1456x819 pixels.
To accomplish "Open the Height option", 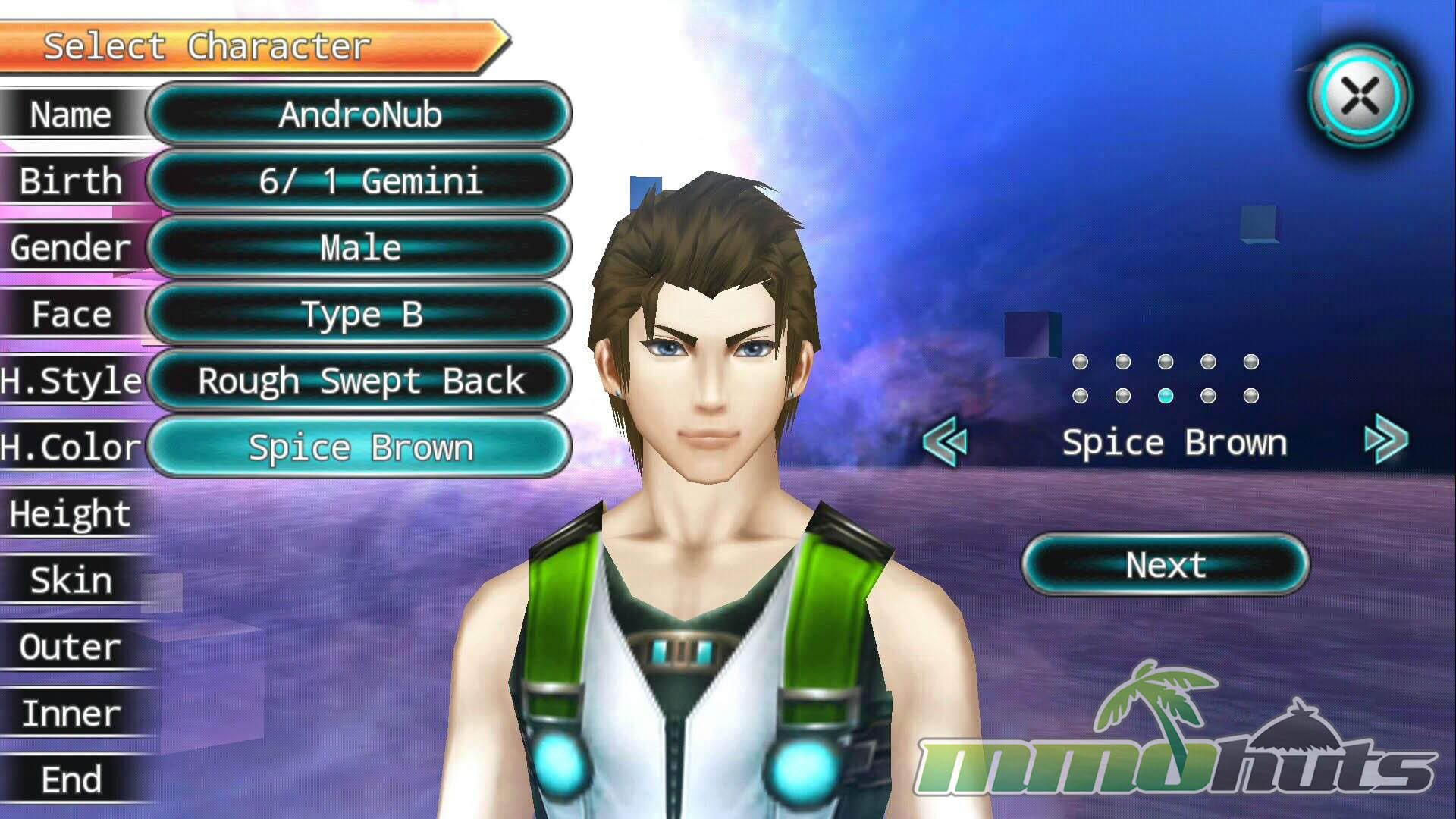I will pos(71,513).
